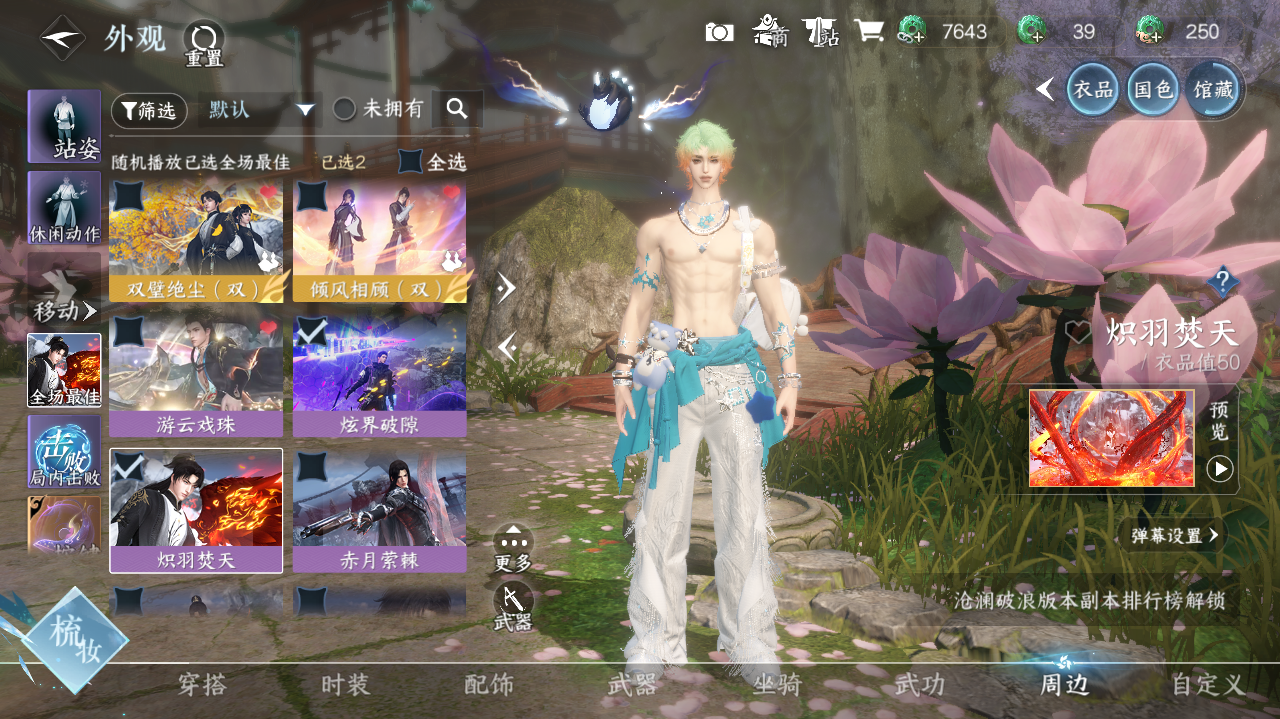
Task: Open the 局内击败 category
Action: 64,451
